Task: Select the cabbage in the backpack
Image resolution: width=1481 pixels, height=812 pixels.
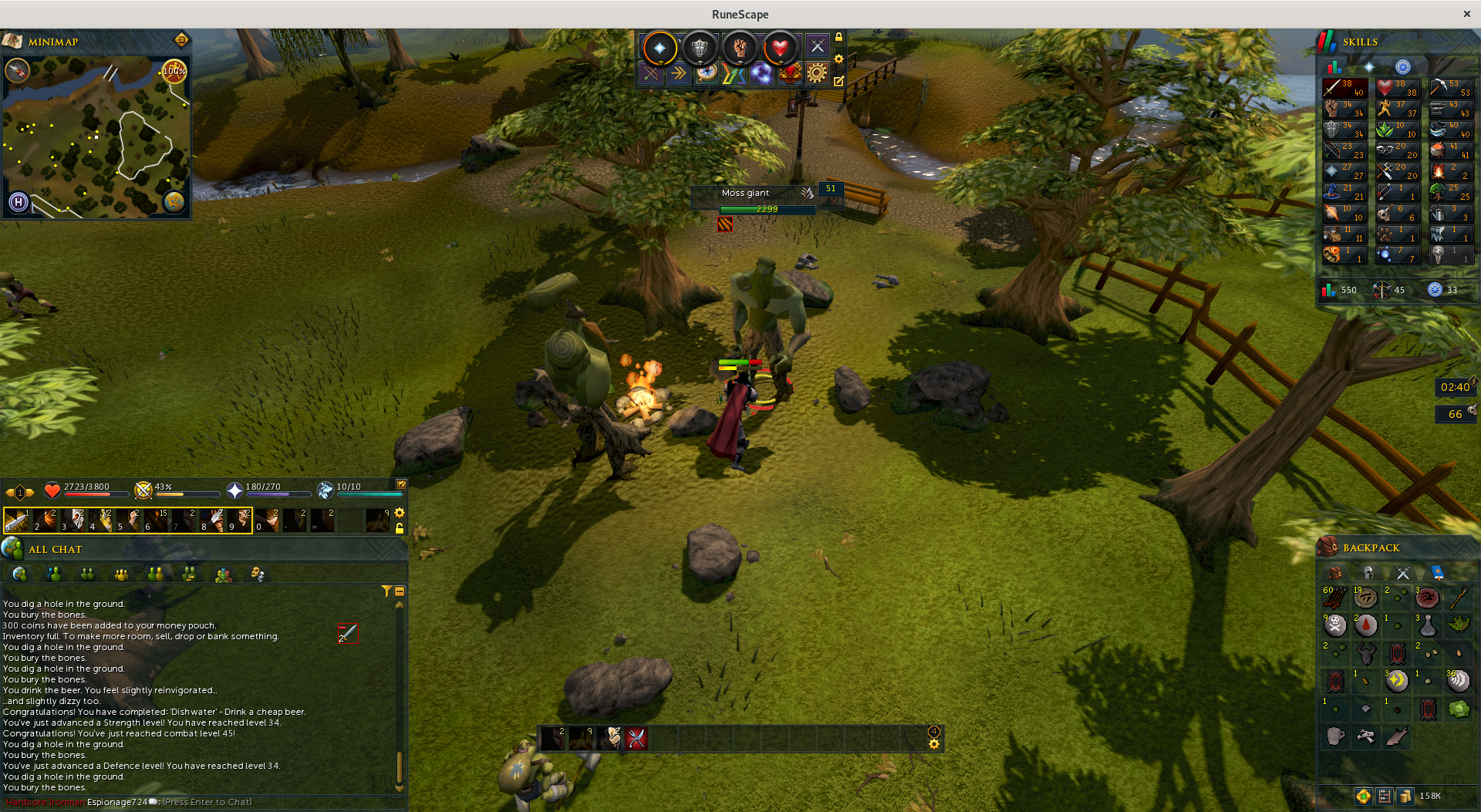Action: [x=1458, y=709]
